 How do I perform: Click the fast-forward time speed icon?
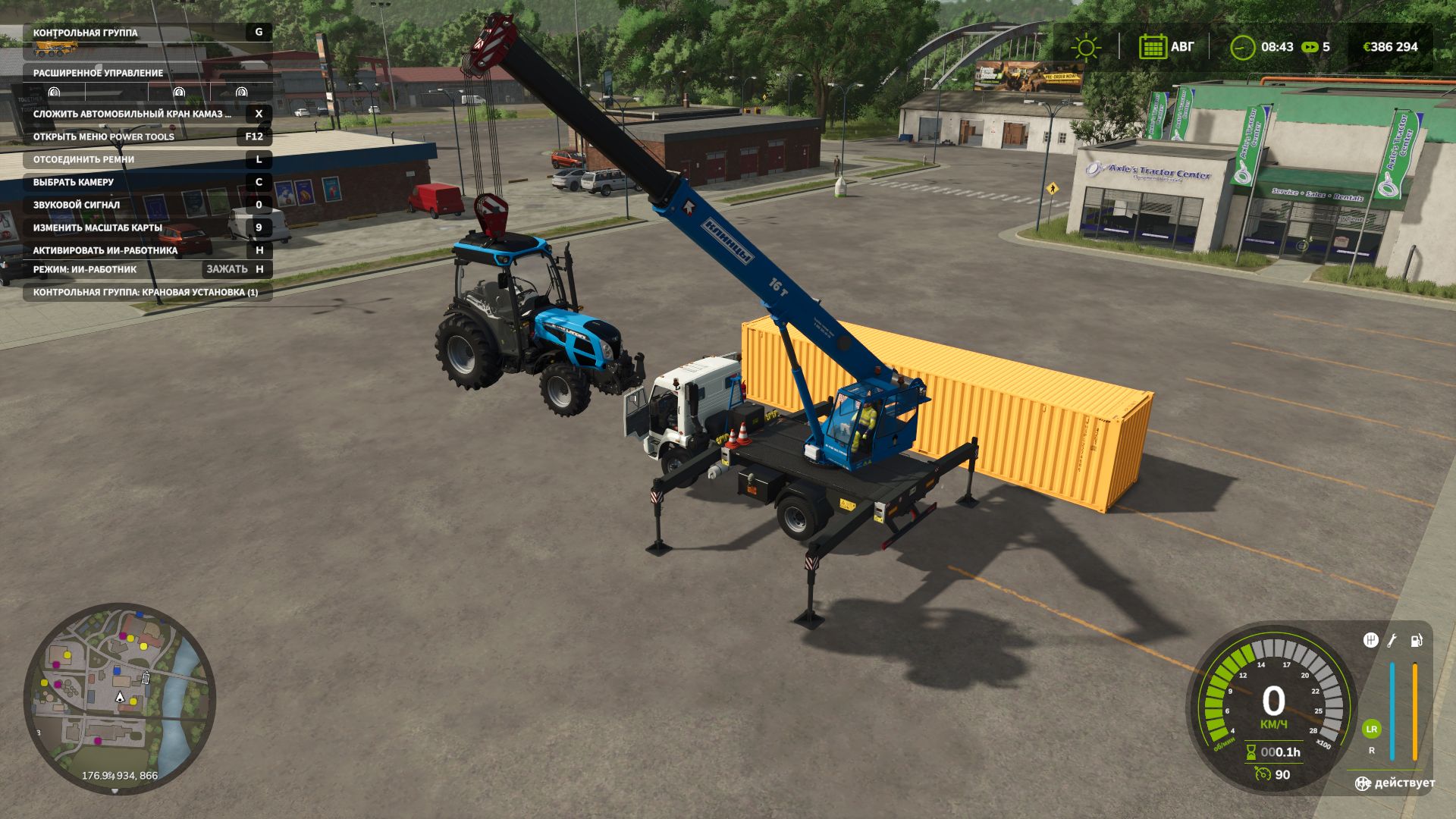(x=1310, y=47)
